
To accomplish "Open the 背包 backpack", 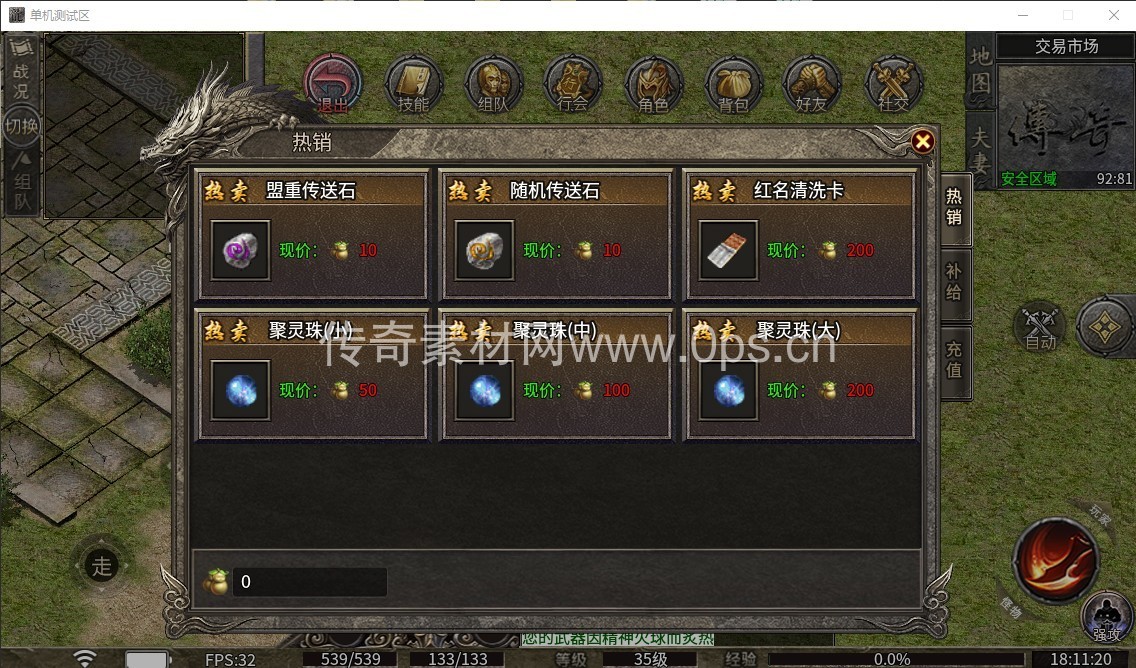I will click(x=733, y=83).
